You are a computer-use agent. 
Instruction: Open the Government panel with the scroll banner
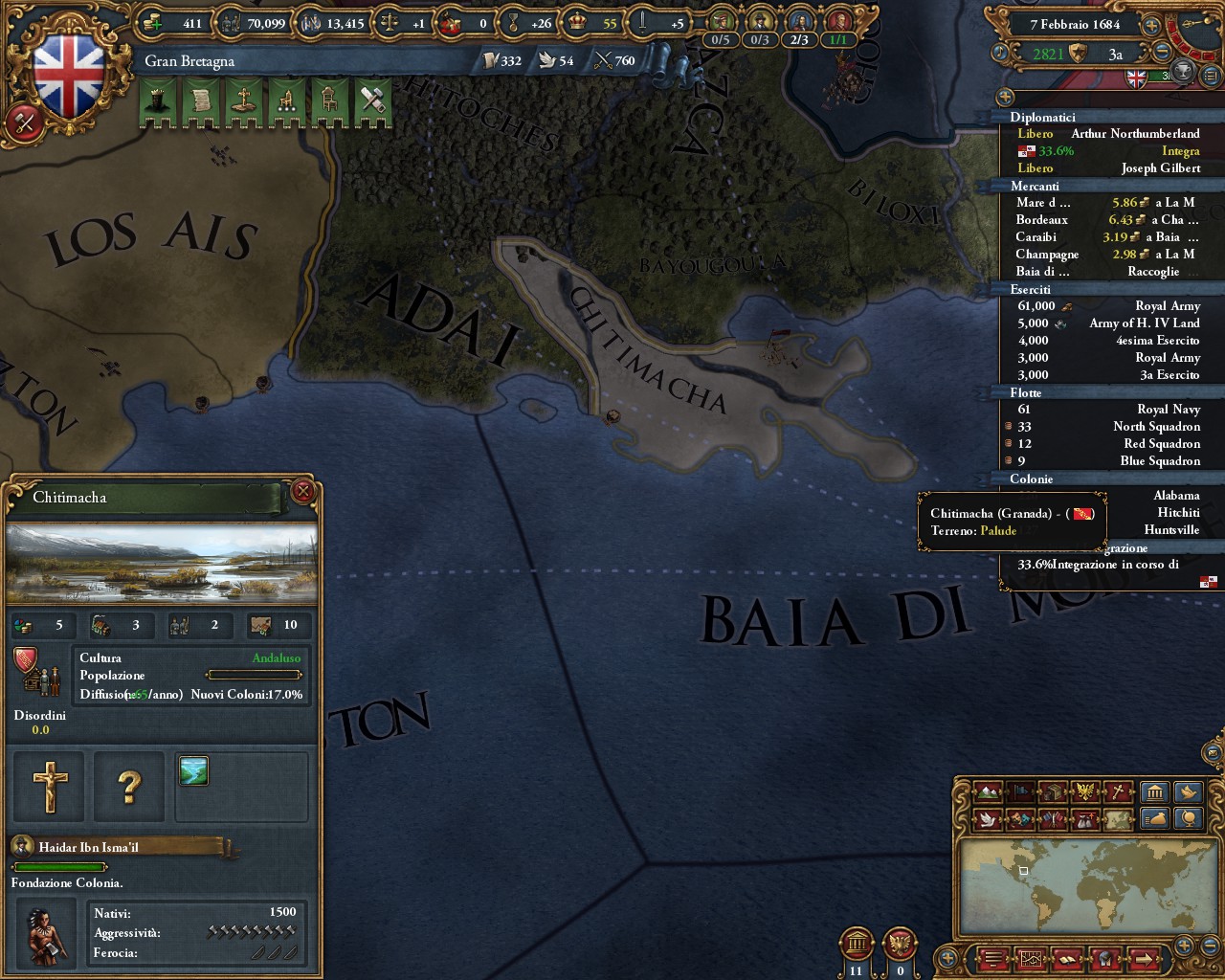[x=200, y=100]
